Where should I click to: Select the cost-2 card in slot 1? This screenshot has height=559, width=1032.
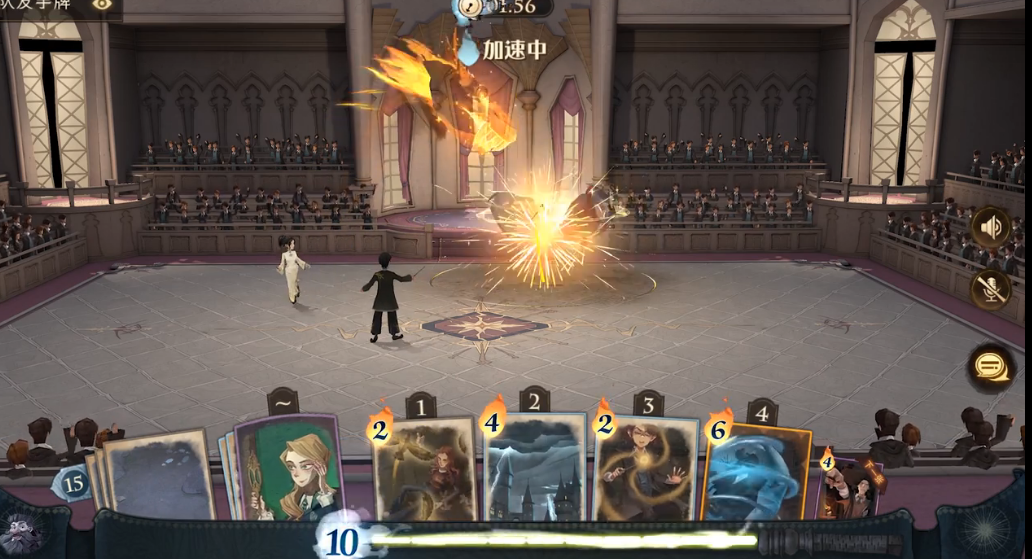(425, 468)
